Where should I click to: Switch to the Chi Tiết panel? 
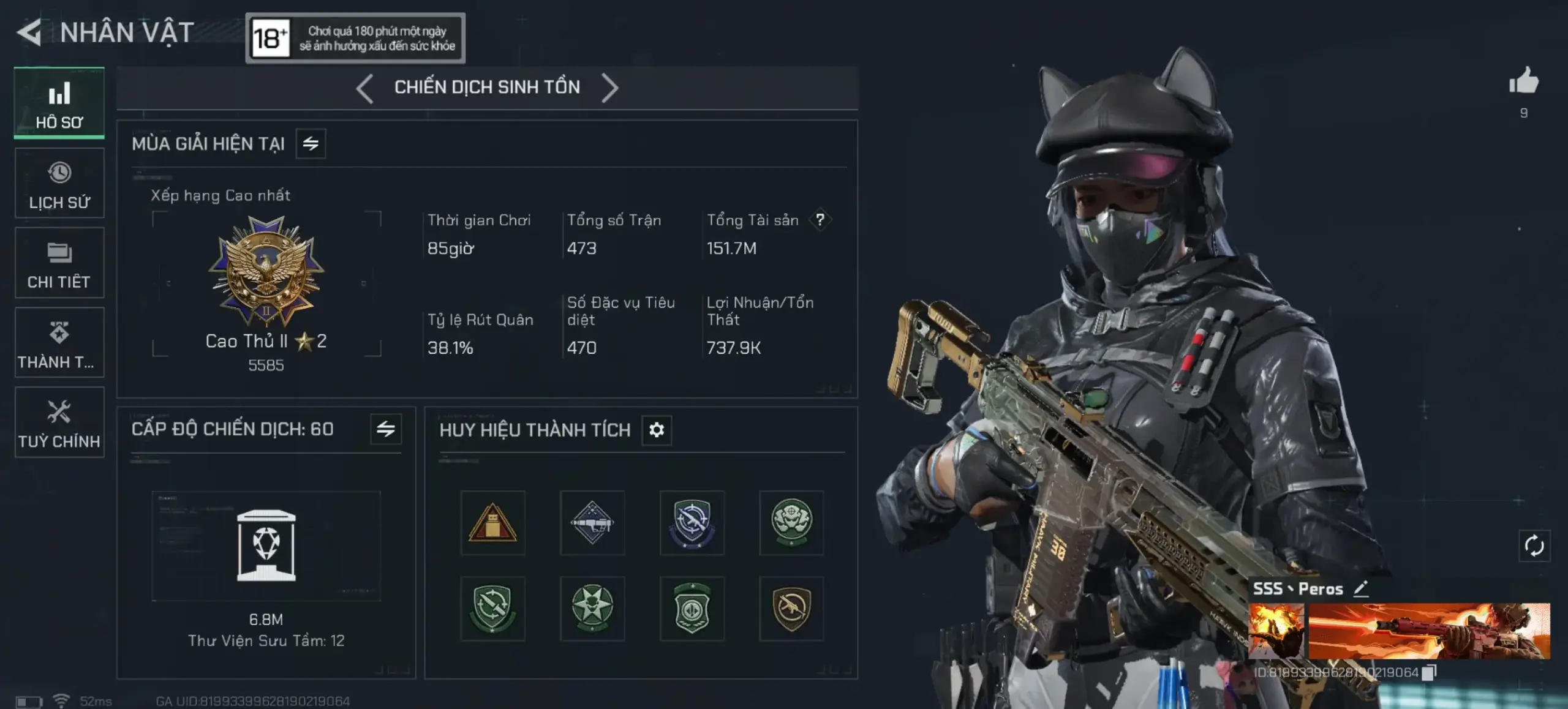pos(59,262)
